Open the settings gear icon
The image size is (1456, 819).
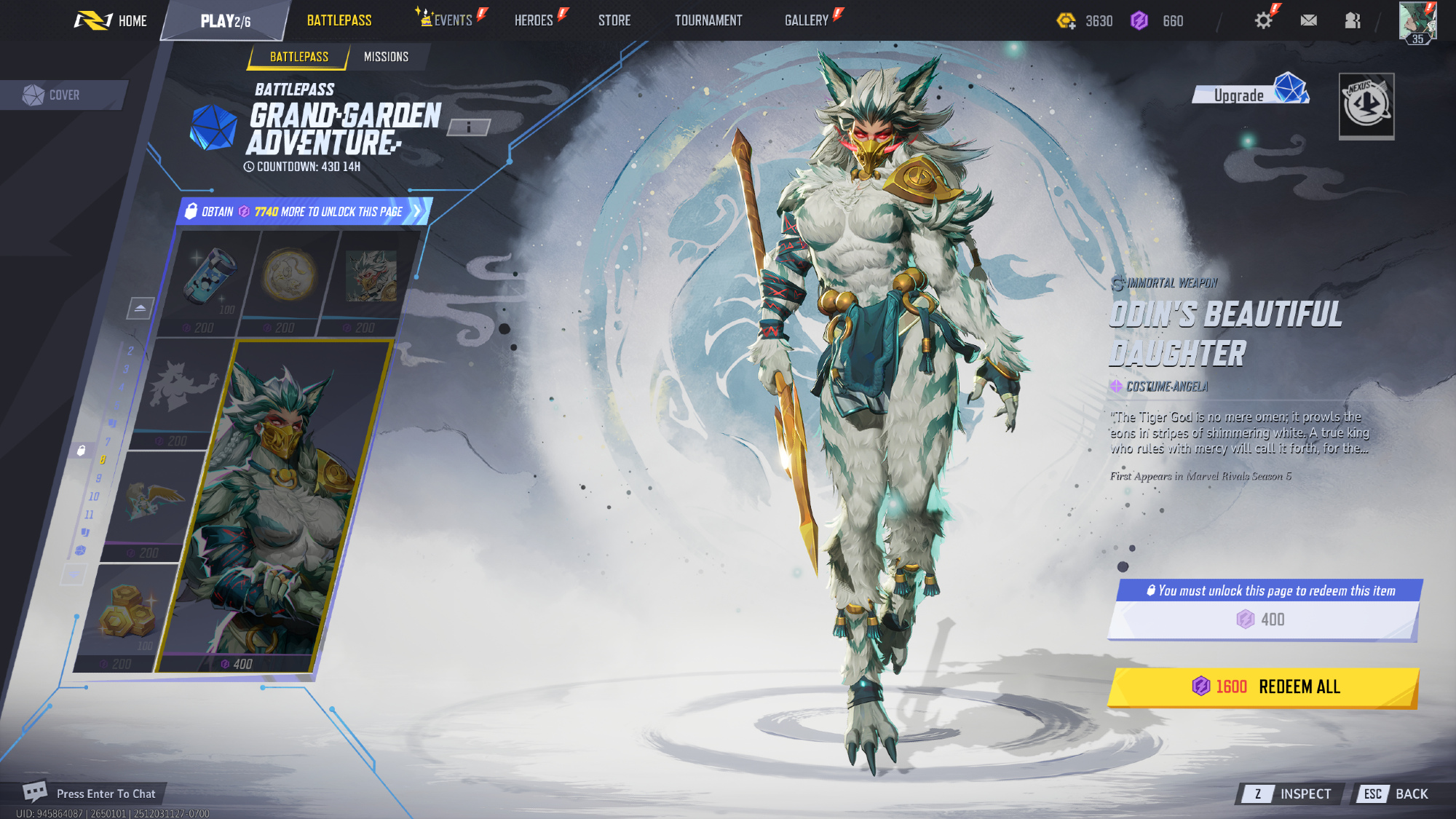1263,20
